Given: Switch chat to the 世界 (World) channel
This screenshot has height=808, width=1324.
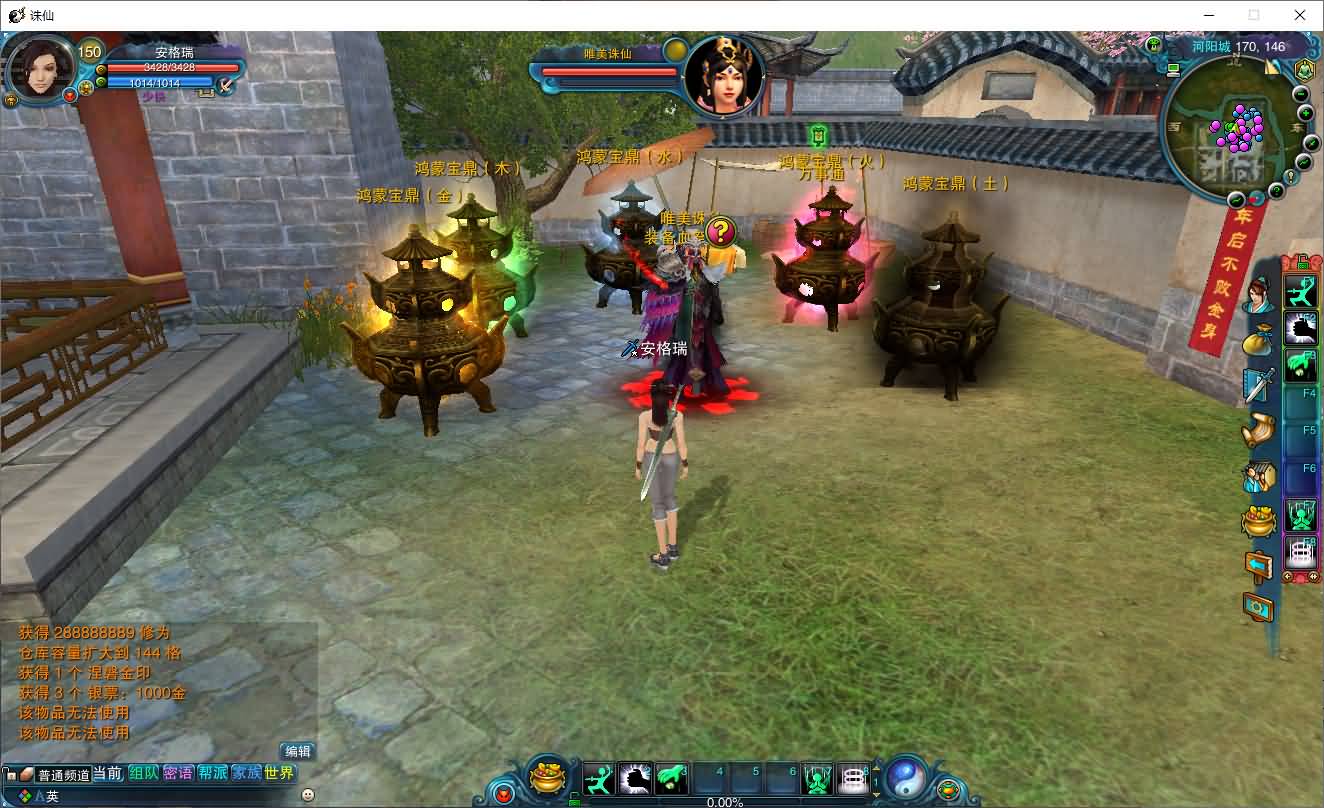Looking at the screenshot, I should tap(280, 773).
